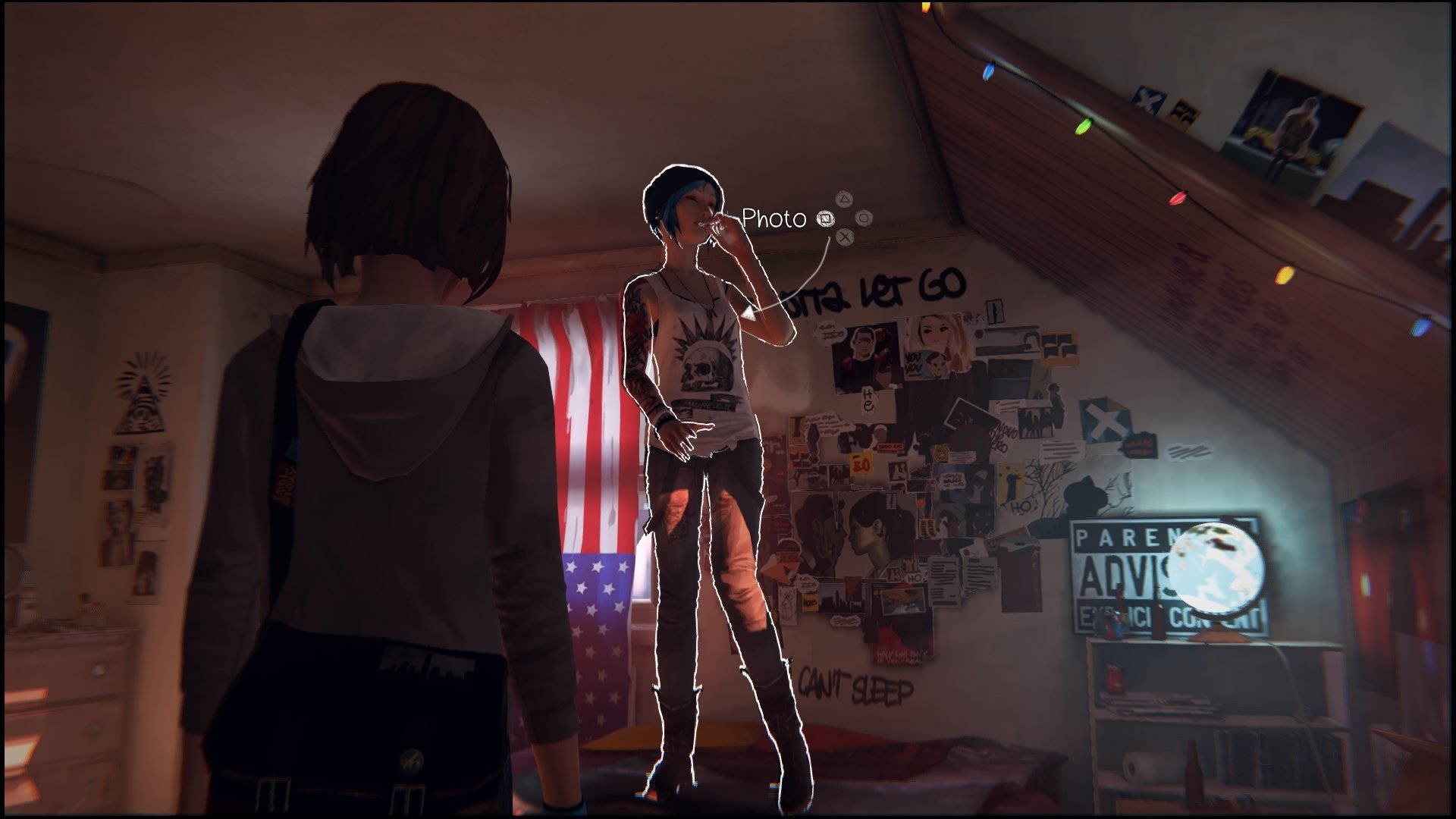Click the Circle button icon on the right
The image size is (1456, 819).
(864, 219)
